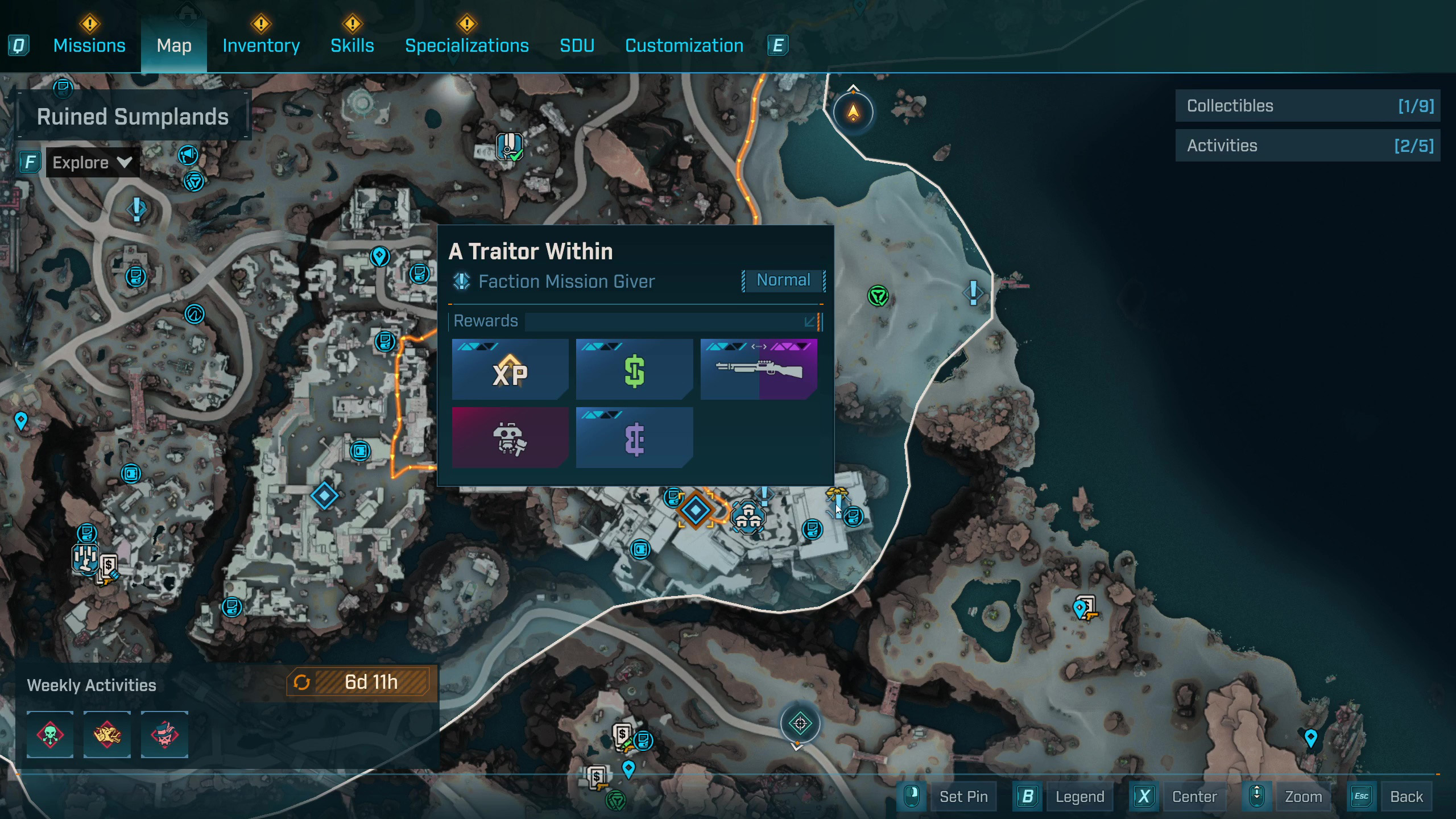Open the Specializations tab

[x=466, y=45]
